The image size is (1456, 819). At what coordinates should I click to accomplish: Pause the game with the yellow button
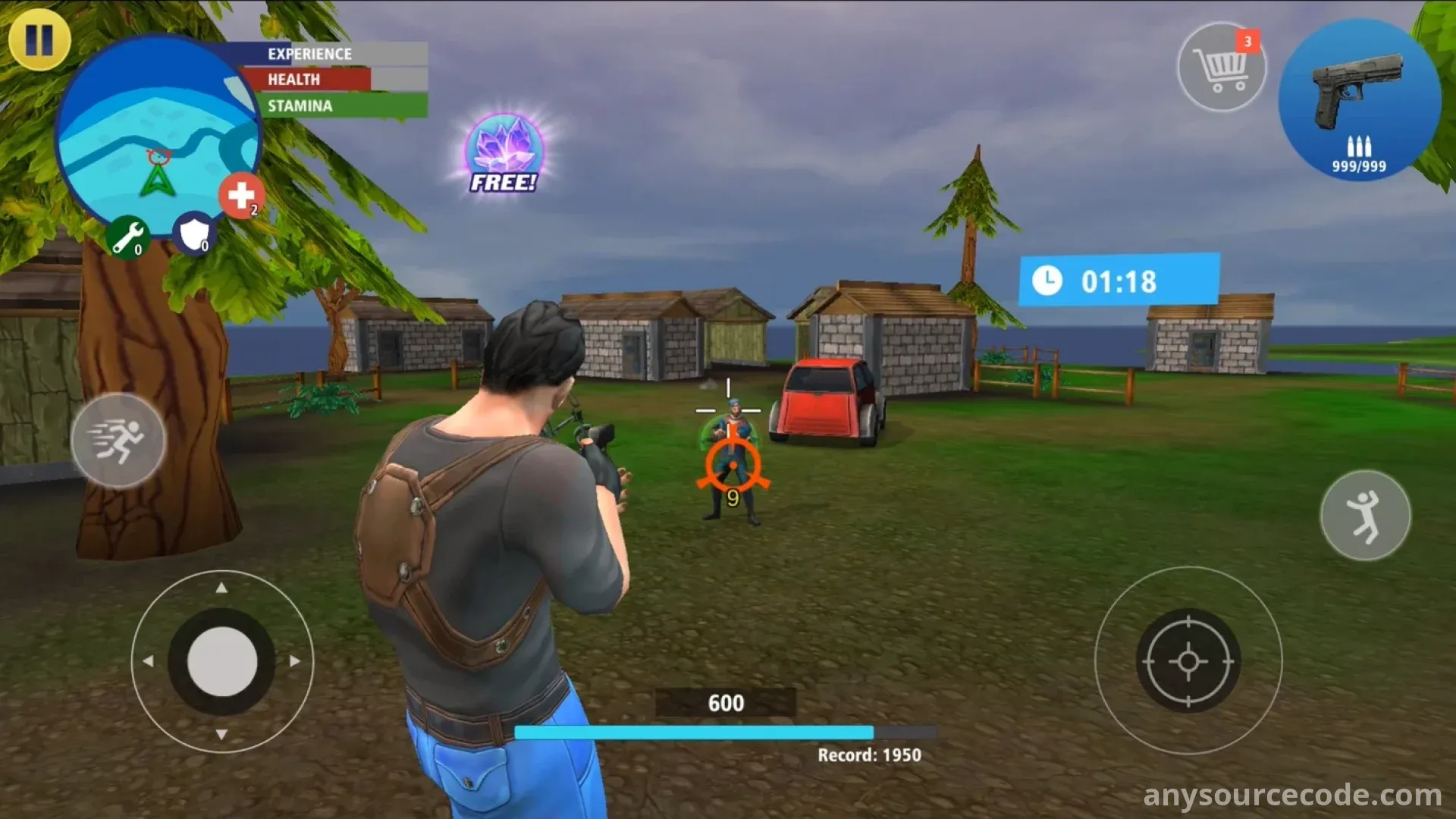39,39
